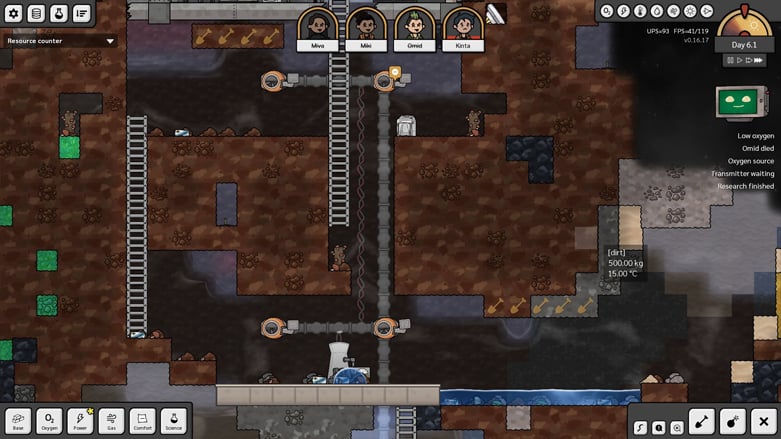Select colonist Miva's portrait
This screenshot has width=781, height=439.
[x=316, y=29]
